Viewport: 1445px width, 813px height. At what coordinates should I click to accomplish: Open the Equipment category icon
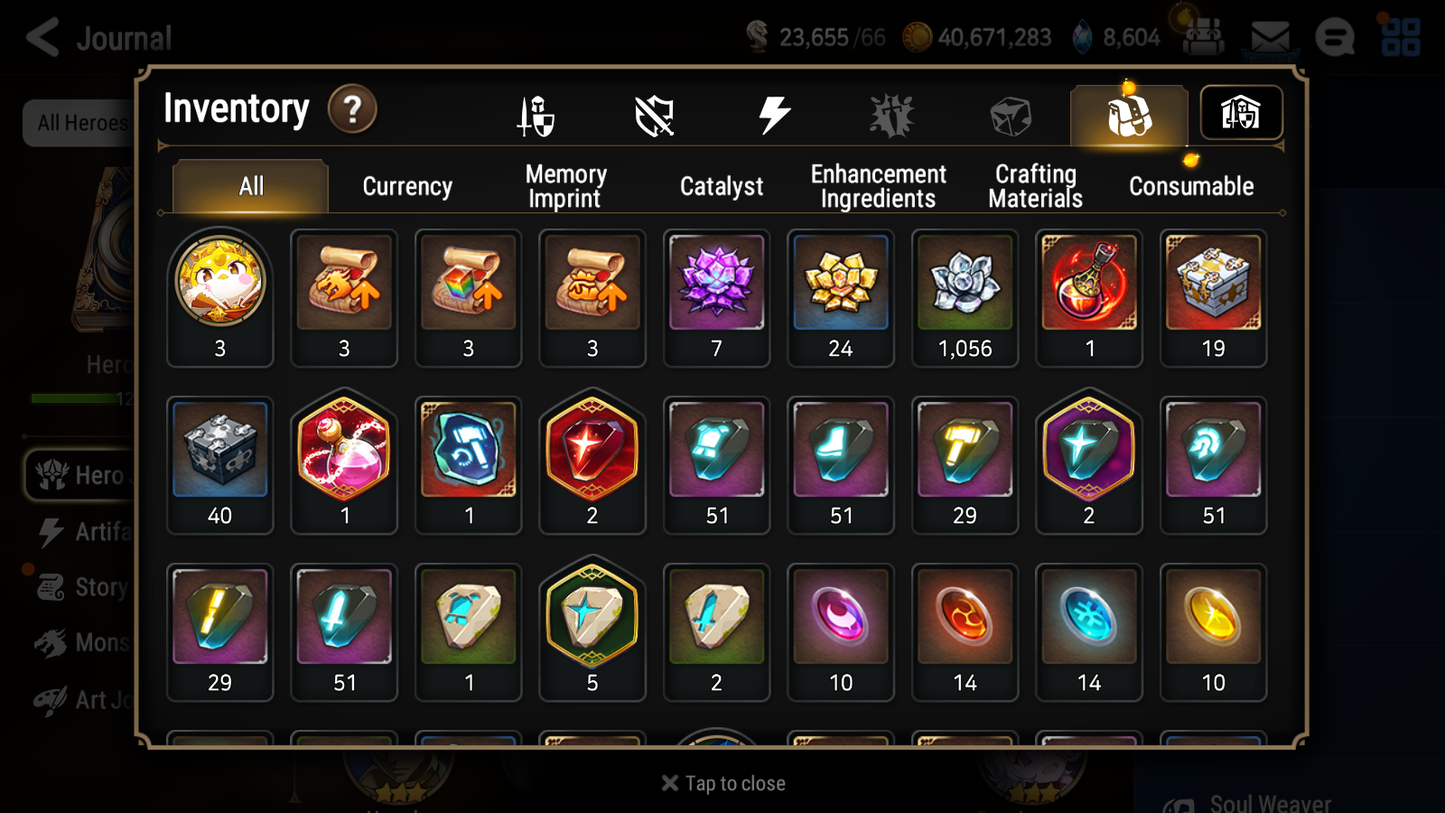pos(534,113)
